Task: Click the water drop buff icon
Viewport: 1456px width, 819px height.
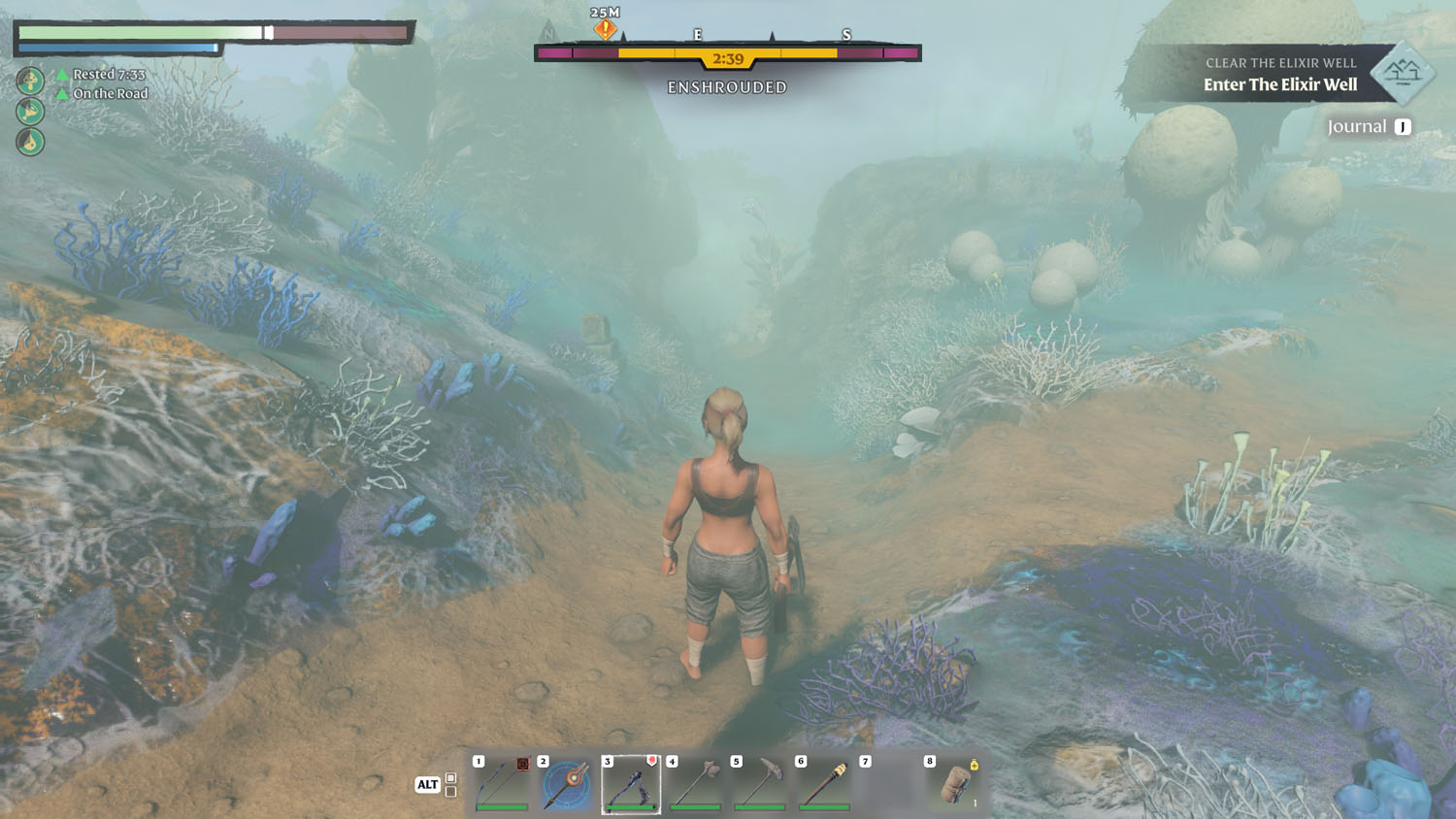Action: 30,142
